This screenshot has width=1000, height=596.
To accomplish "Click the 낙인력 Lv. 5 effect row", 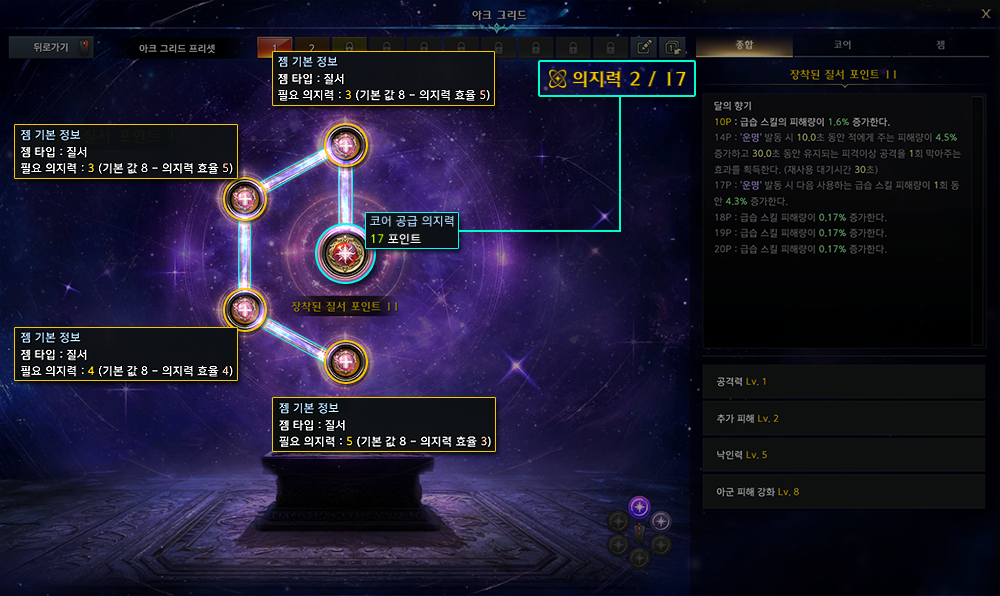I will (x=843, y=455).
